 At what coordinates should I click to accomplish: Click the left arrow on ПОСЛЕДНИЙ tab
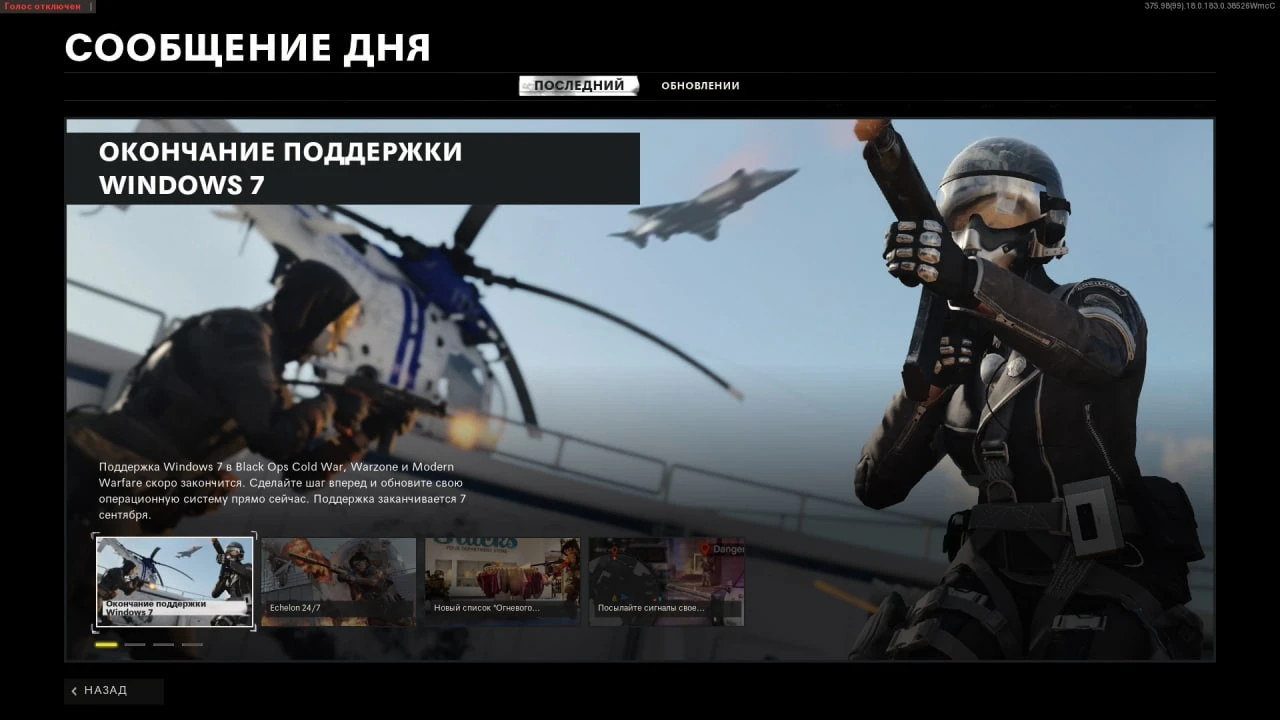click(x=529, y=85)
